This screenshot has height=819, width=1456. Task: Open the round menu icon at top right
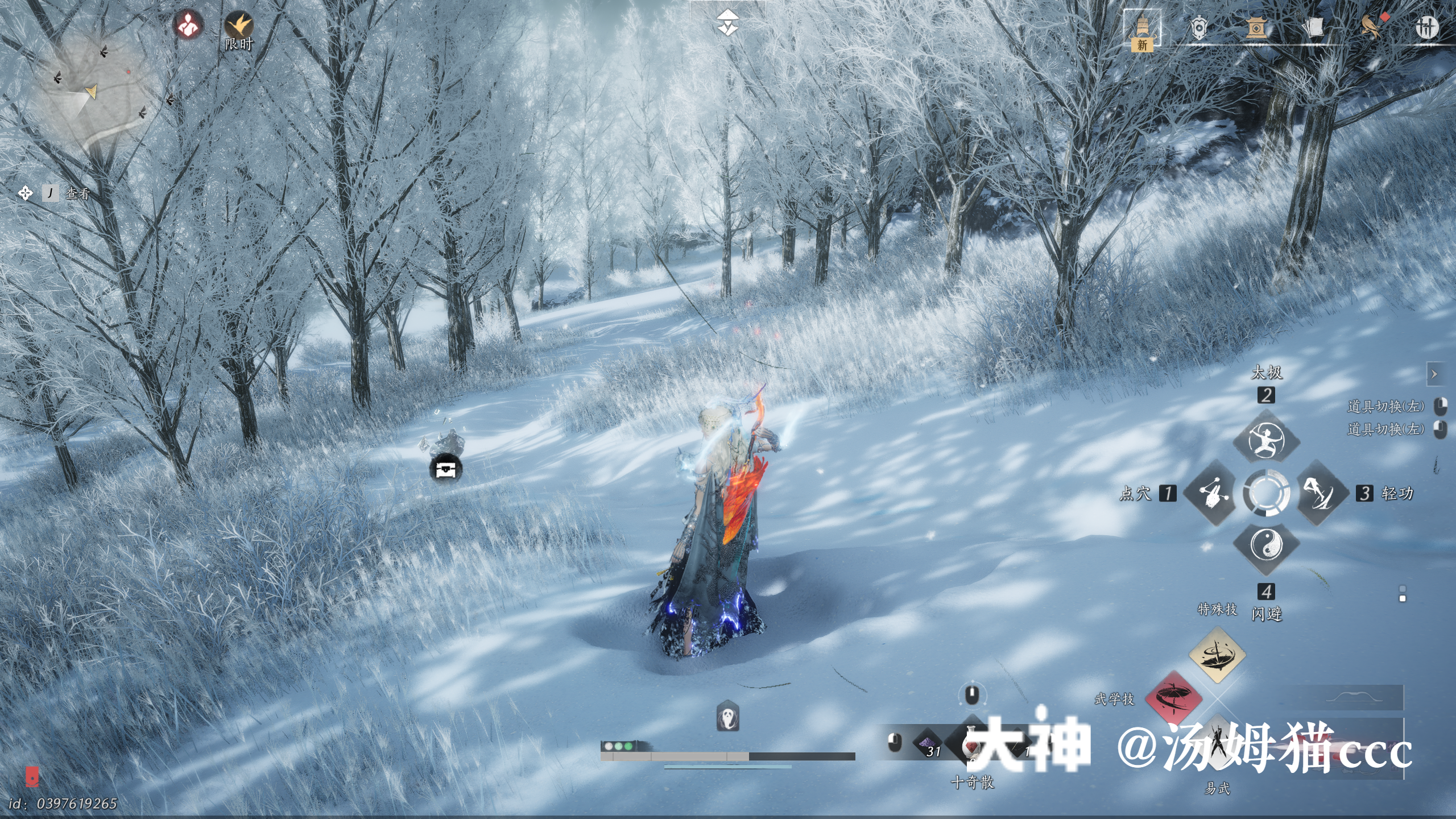(x=1426, y=27)
